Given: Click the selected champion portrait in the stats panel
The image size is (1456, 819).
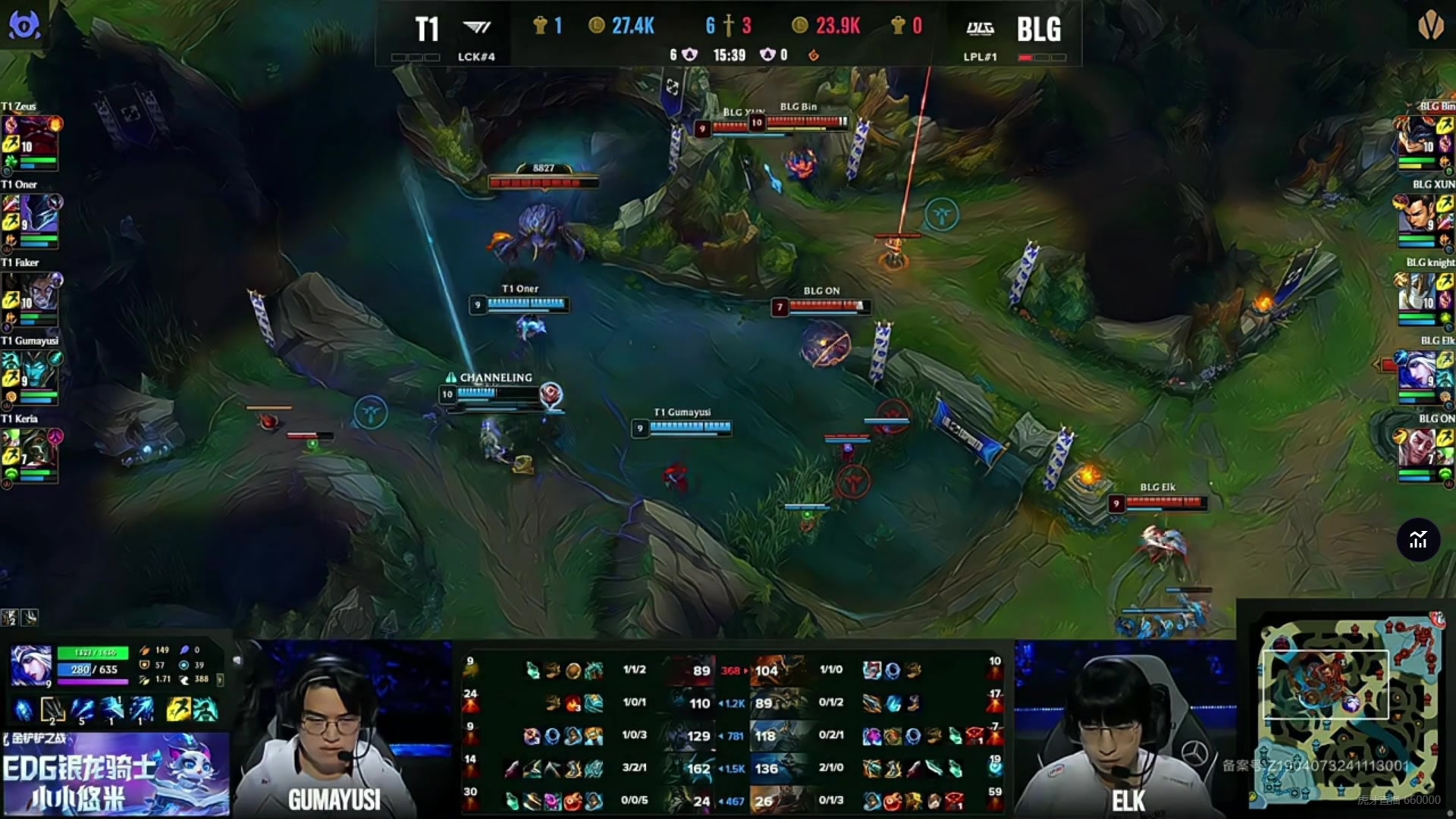Looking at the screenshot, I should [x=31, y=666].
